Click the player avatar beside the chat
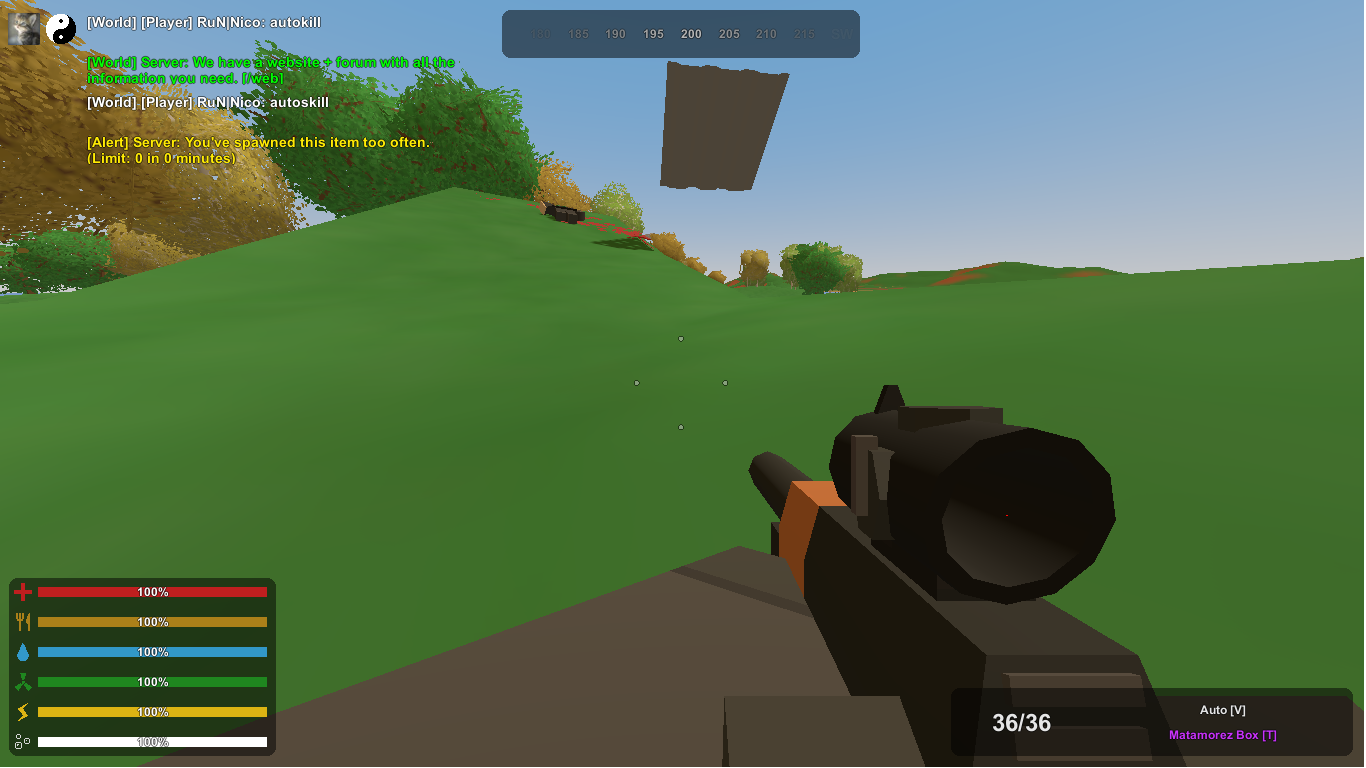Viewport: 1366px width, 768px height. pos(24,29)
